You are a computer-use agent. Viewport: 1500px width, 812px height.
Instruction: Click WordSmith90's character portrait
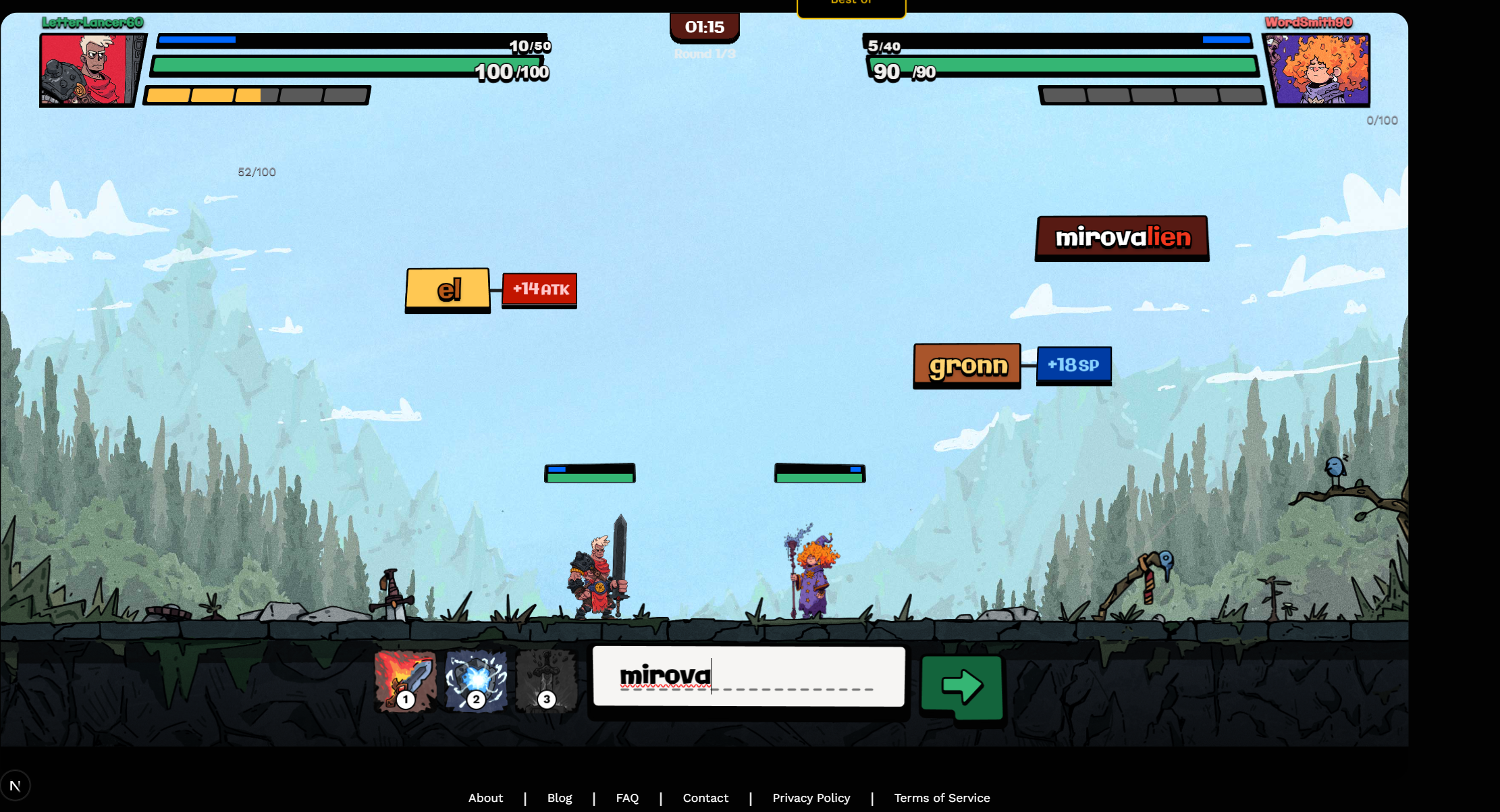(x=1320, y=70)
